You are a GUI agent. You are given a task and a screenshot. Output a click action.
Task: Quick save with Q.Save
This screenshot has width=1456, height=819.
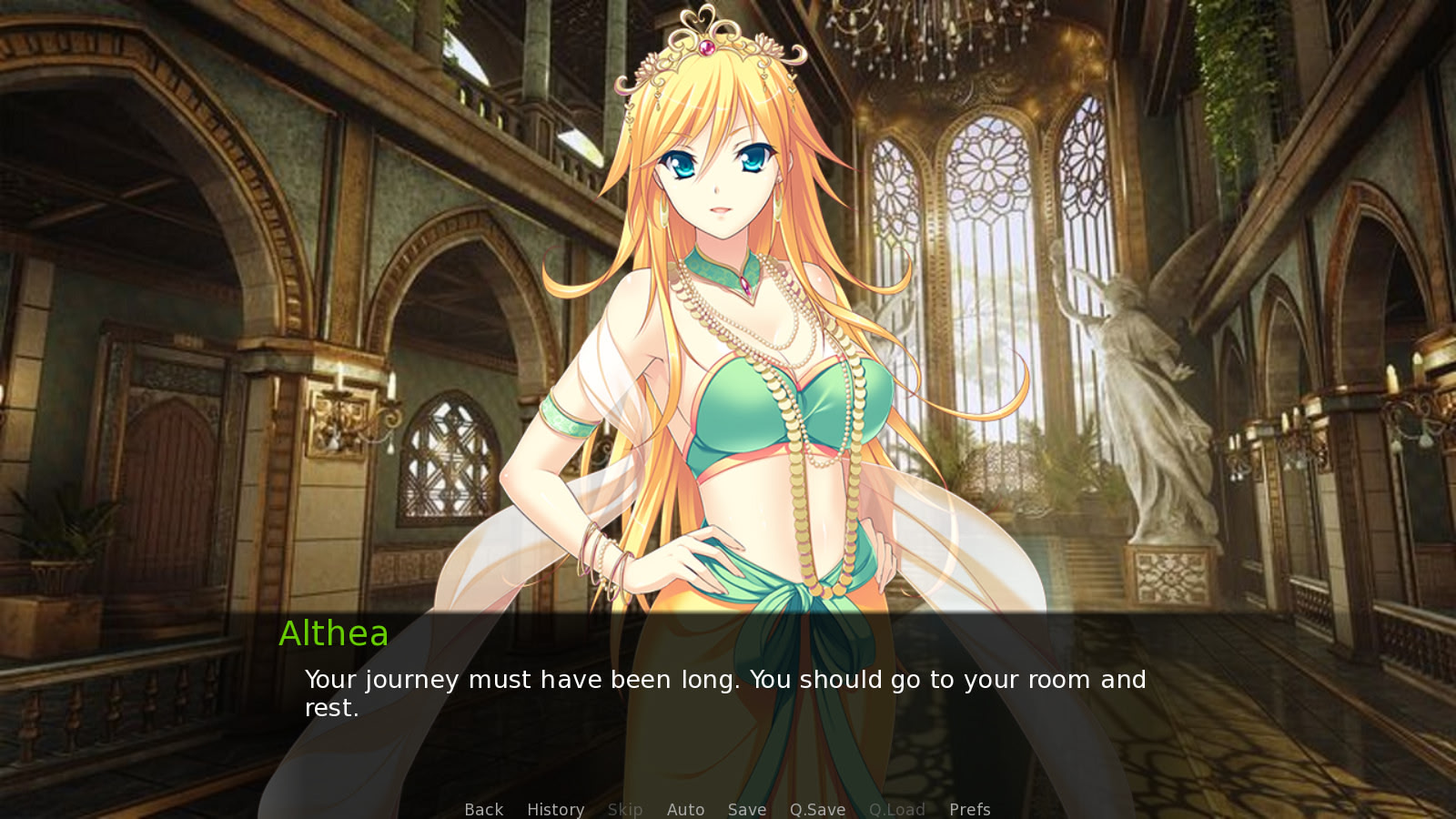point(817,809)
